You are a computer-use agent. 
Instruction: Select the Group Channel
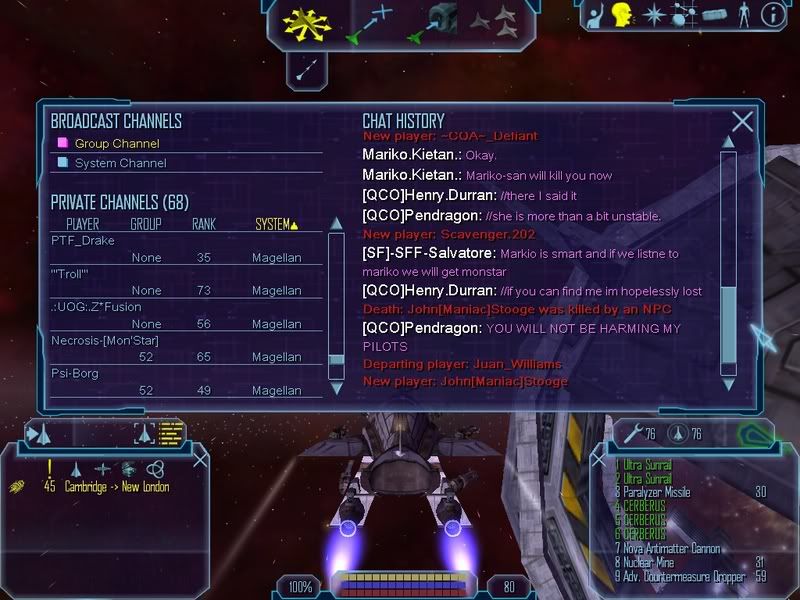click(116, 144)
